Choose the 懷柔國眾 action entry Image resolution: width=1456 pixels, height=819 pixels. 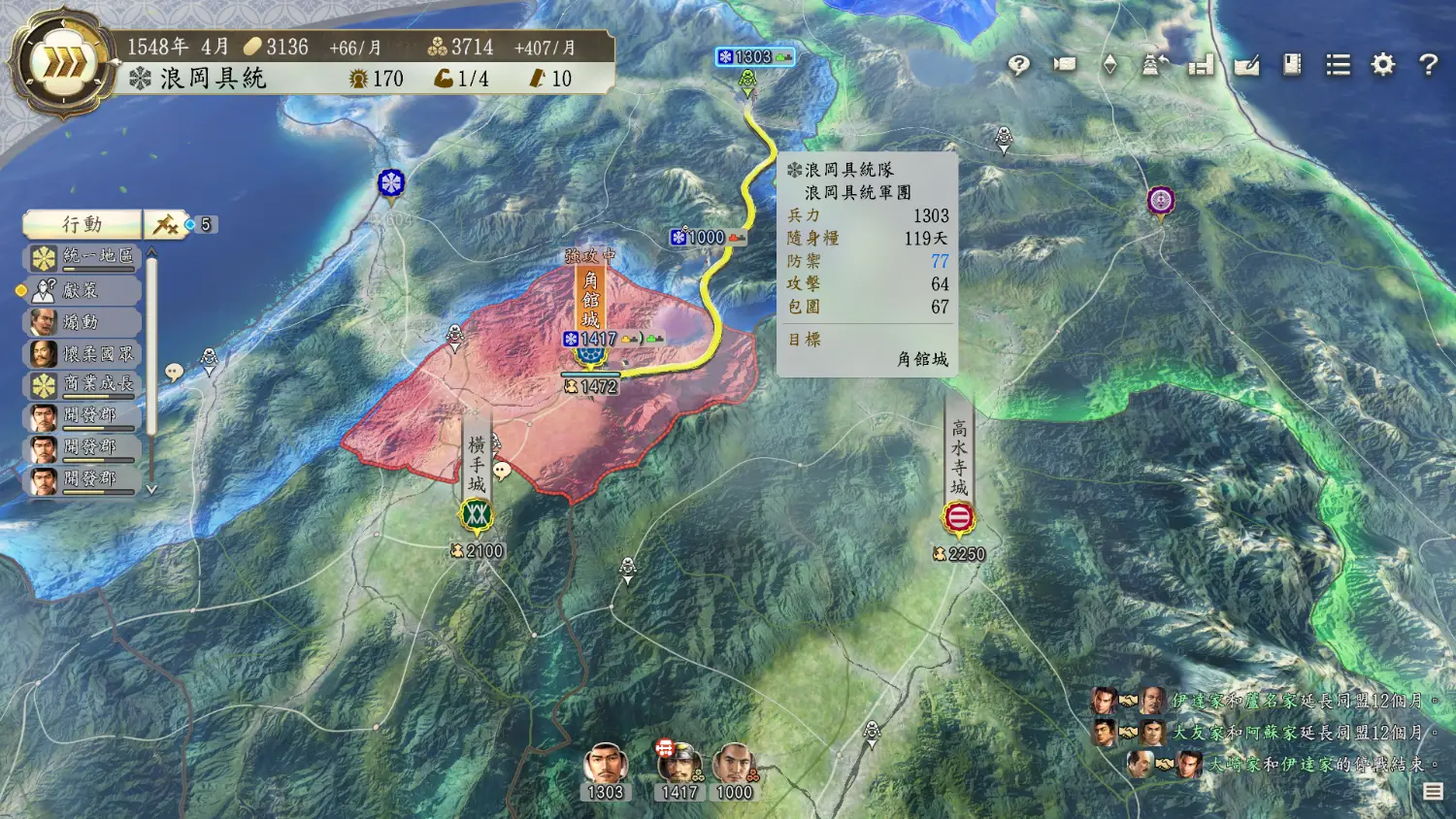83,353
